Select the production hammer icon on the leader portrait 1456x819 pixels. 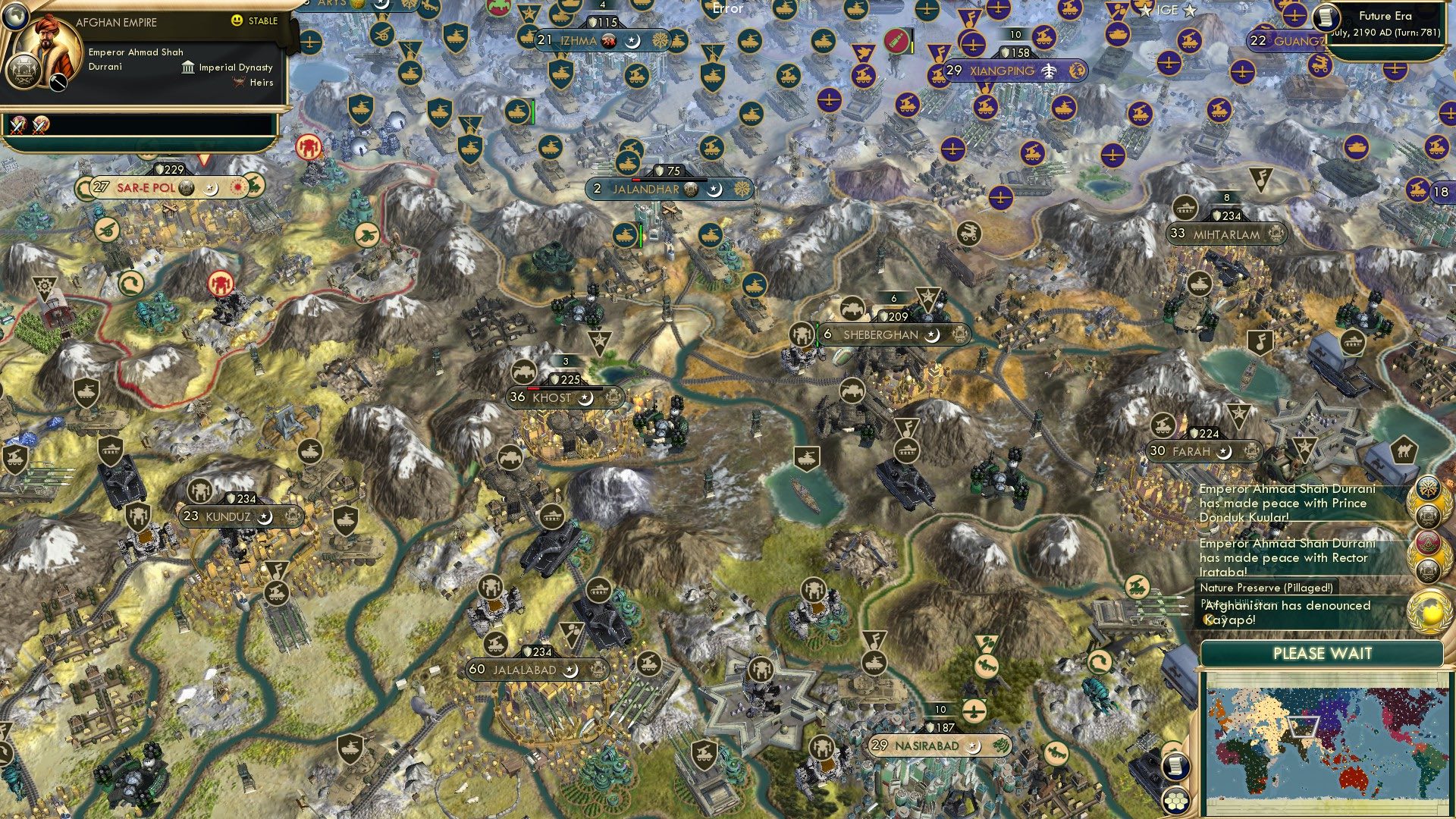[x=58, y=82]
